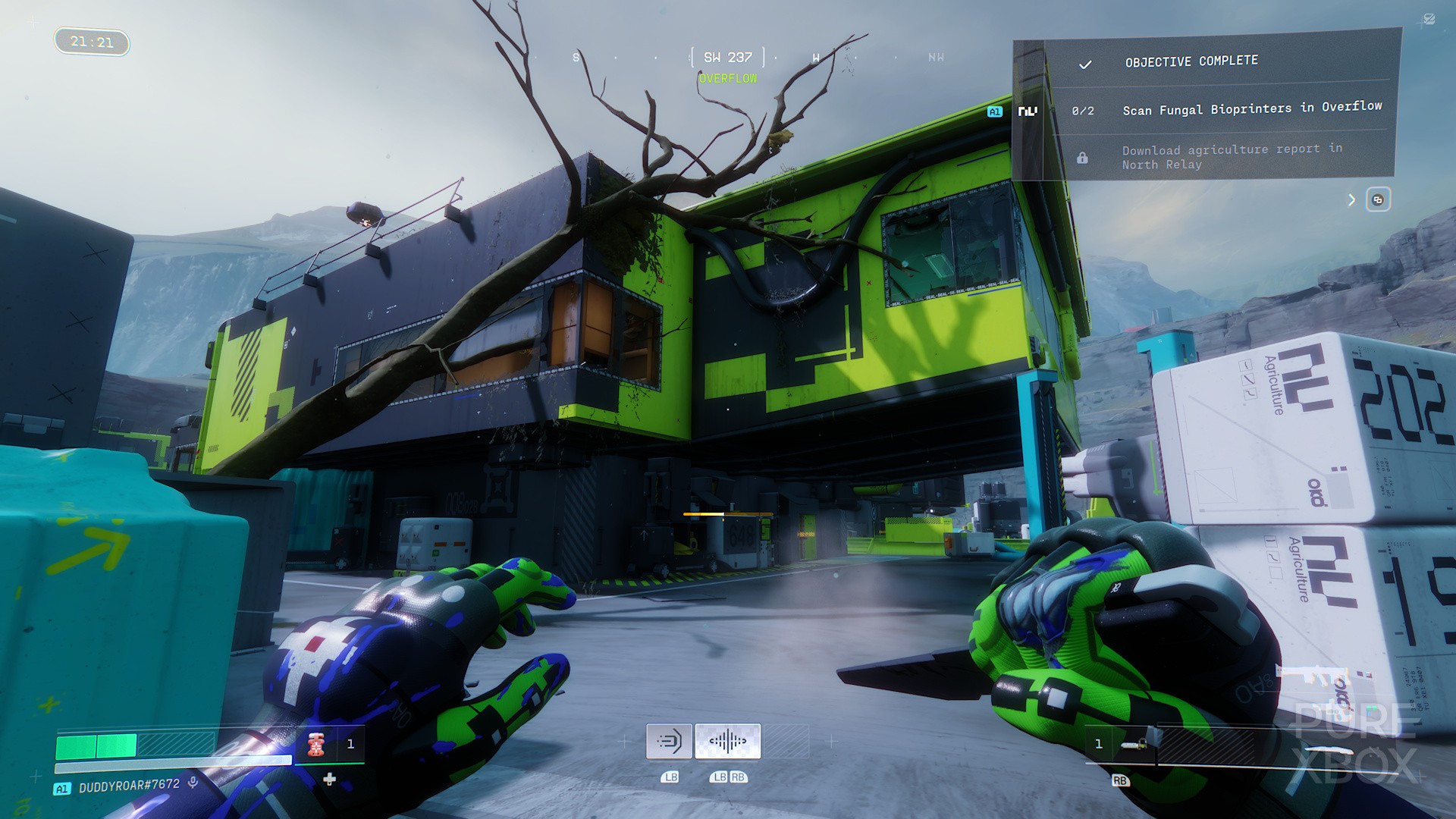1456x819 pixels.
Task: Select the equipped knife weapon slot
Action: tap(1134, 745)
